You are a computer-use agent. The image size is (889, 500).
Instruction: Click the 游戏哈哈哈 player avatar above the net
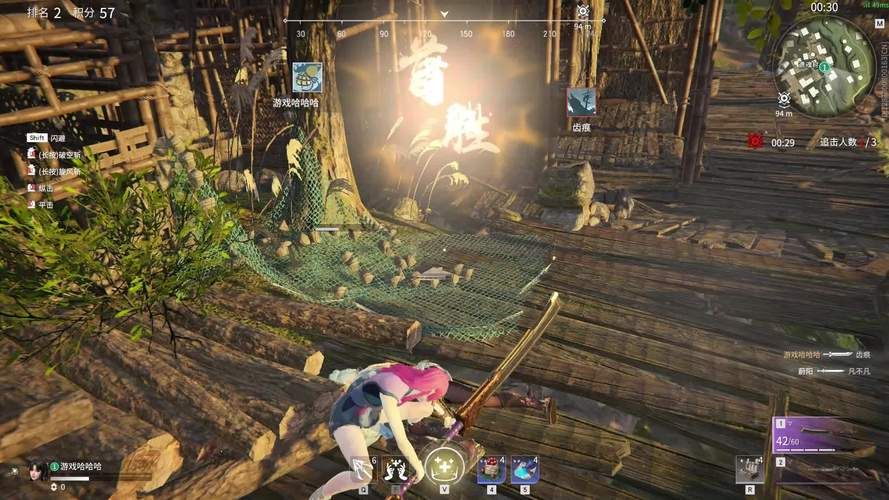pos(307,77)
